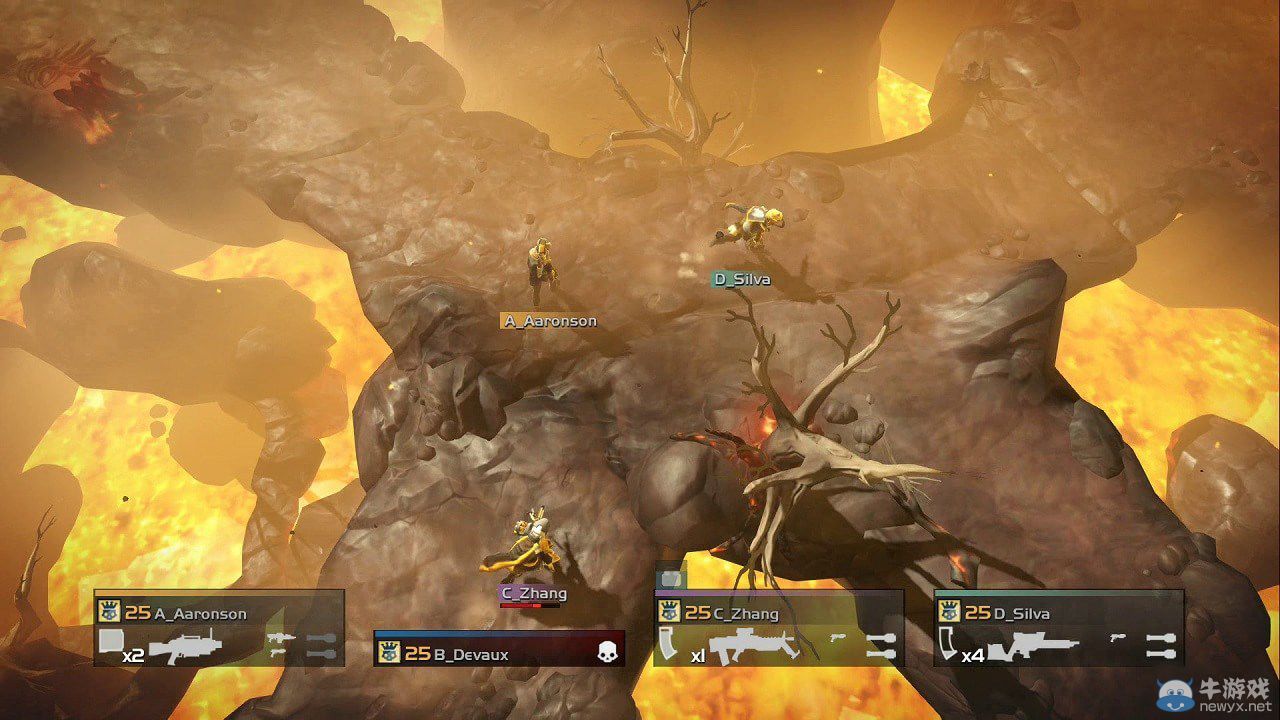Screen dimensions: 1280x720
Task: Select the C_Zhang character name tag
Action: pyautogui.click(x=535, y=592)
